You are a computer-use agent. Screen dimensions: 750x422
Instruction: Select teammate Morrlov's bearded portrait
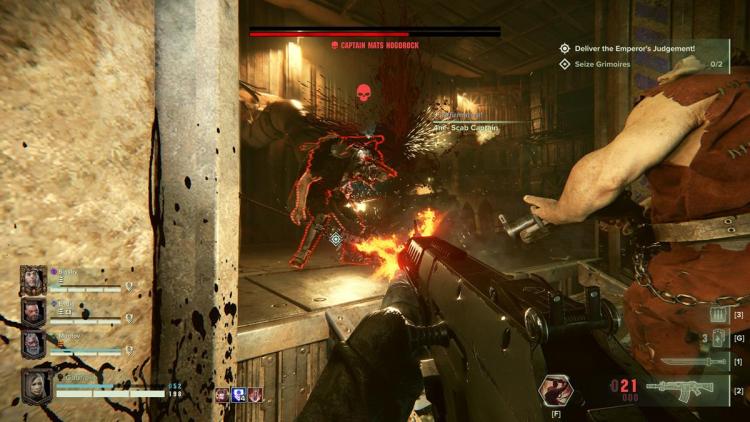point(33,344)
